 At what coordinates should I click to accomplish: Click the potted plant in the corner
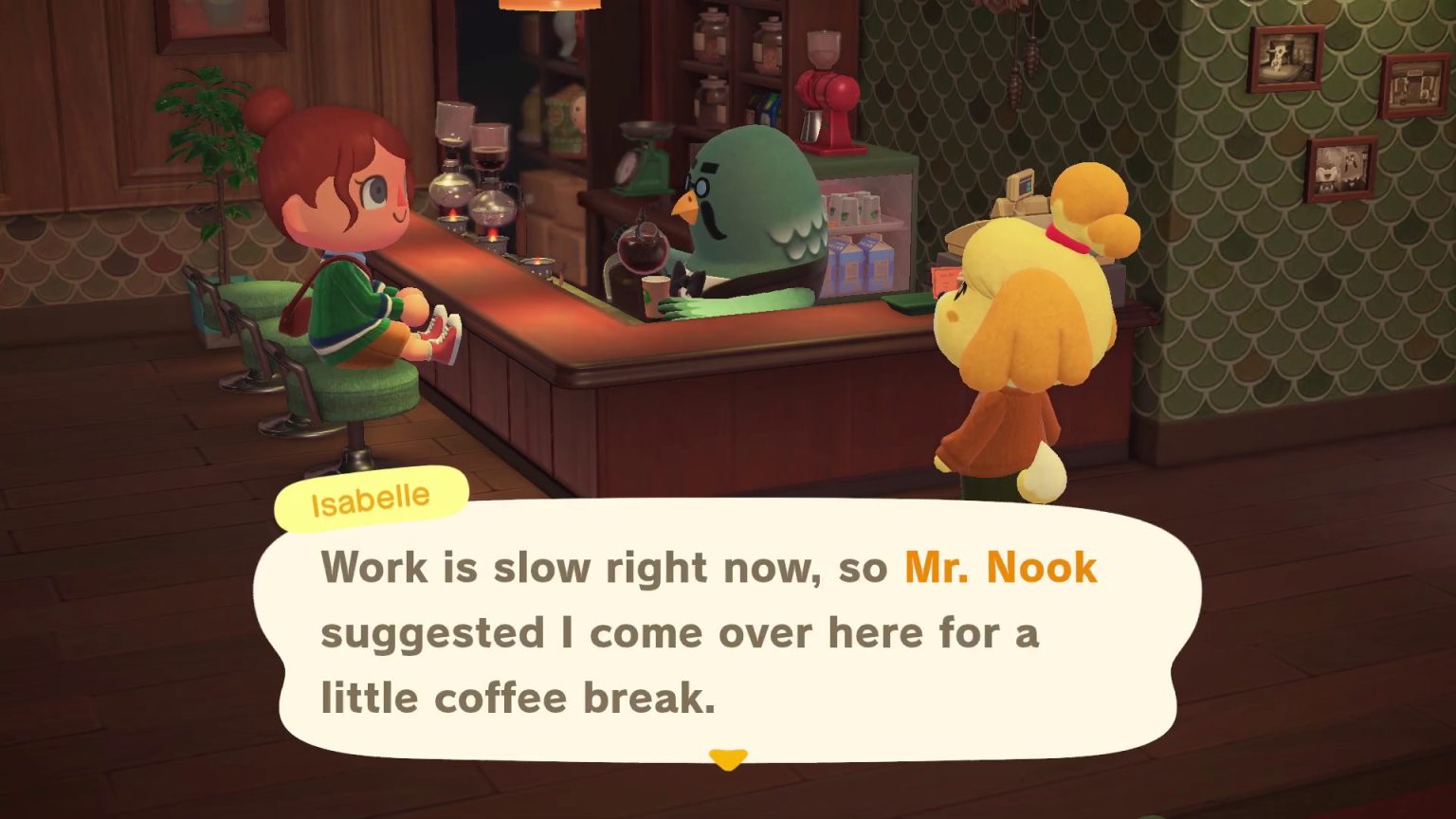pyautogui.click(x=209, y=152)
